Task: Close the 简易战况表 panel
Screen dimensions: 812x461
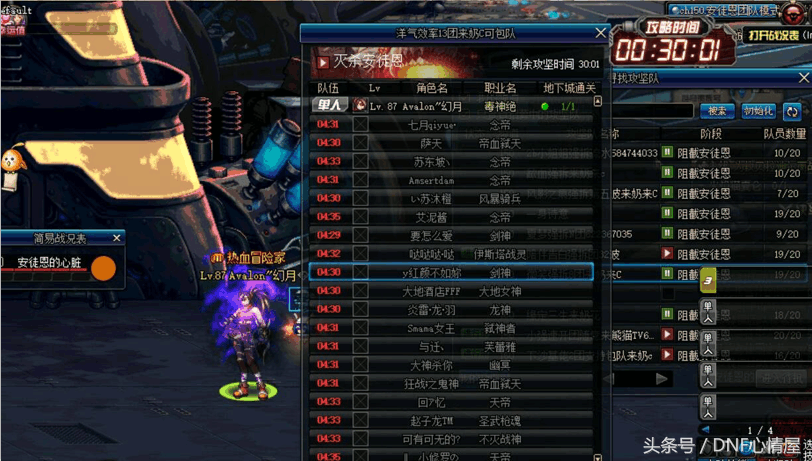Action: point(117,238)
